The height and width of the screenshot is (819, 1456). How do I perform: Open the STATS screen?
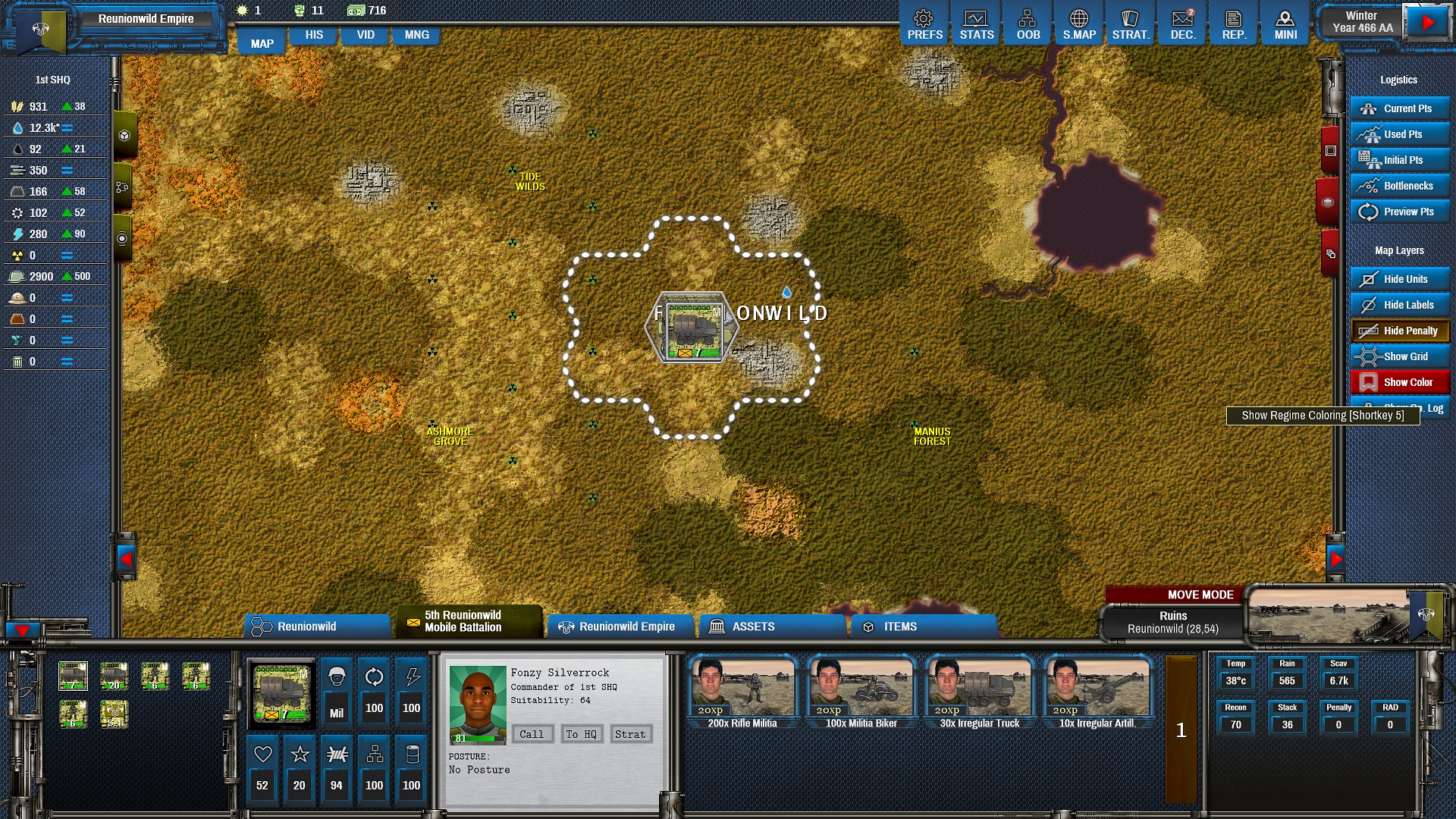pos(976,25)
